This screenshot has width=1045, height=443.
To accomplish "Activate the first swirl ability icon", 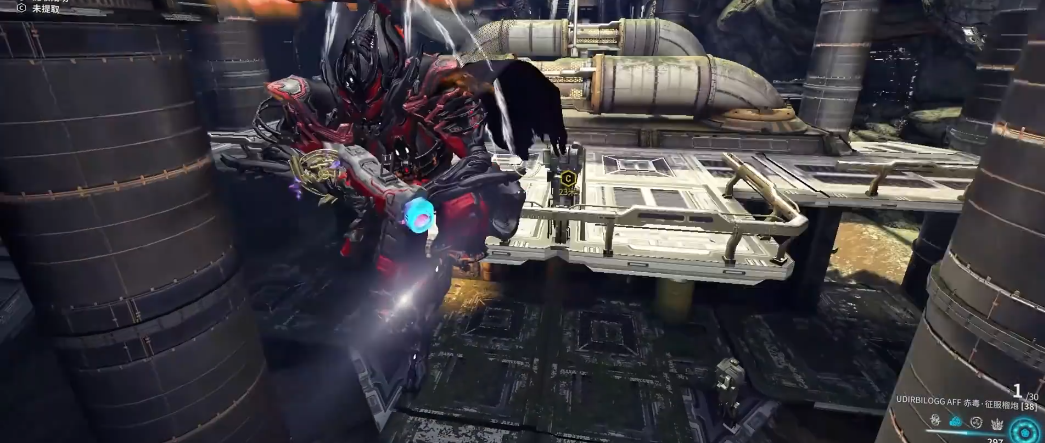I will [937, 423].
